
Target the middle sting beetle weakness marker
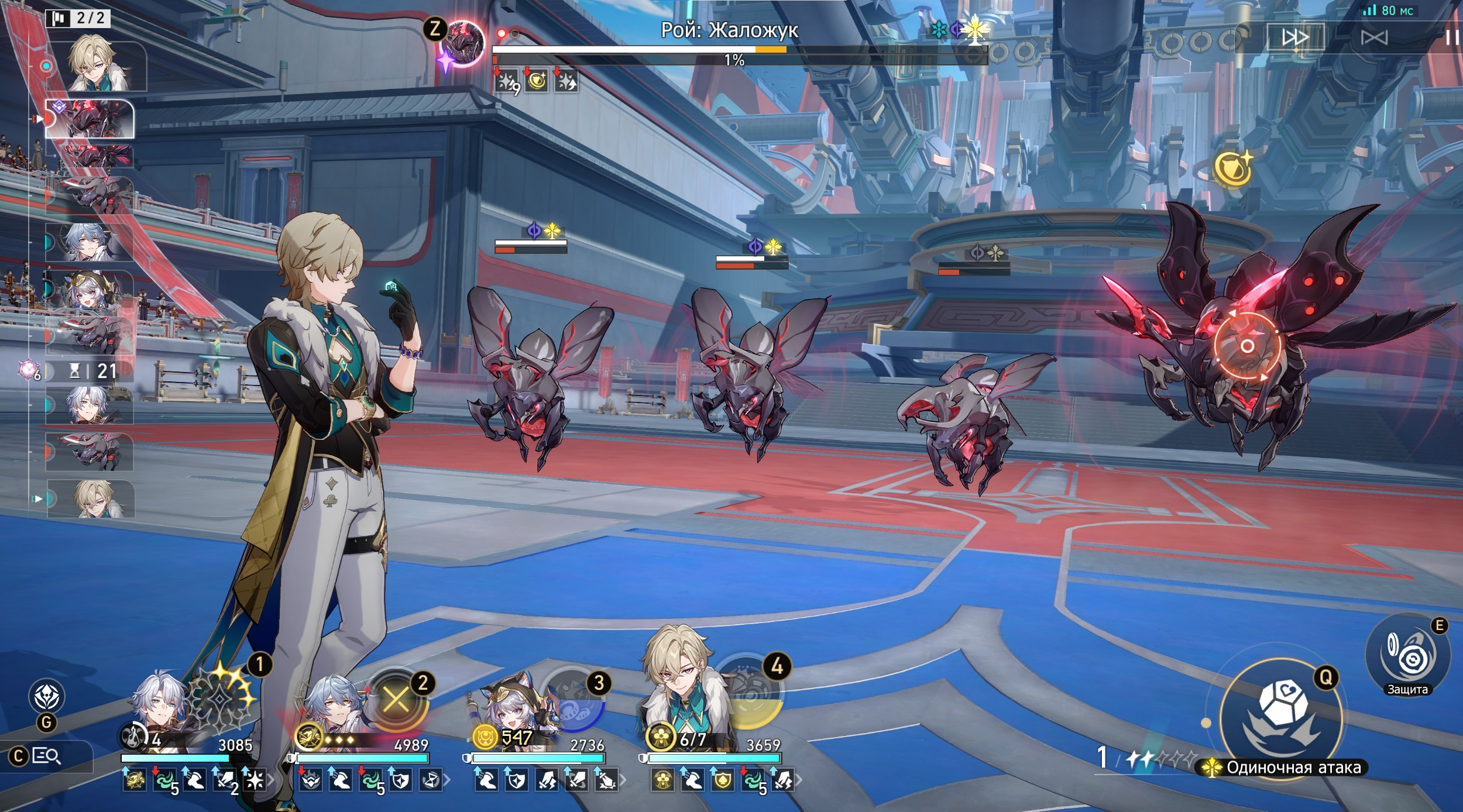click(764, 247)
